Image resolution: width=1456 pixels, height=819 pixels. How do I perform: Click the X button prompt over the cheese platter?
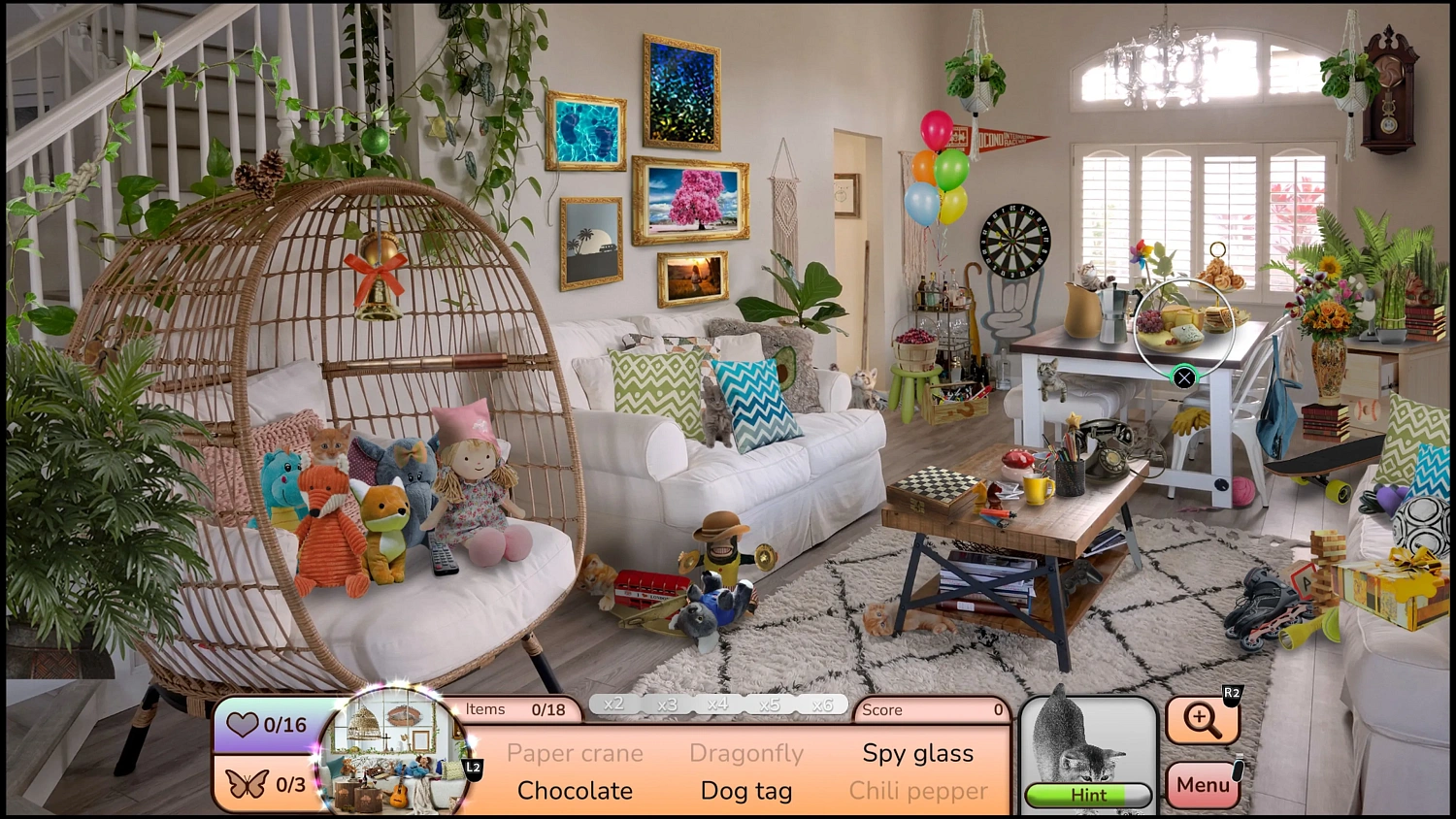coord(1184,377)
